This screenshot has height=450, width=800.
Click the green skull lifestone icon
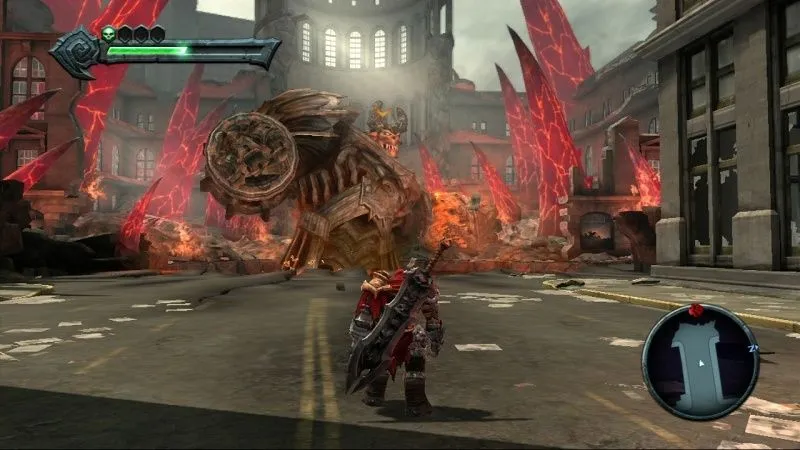[x=107, y=34]
